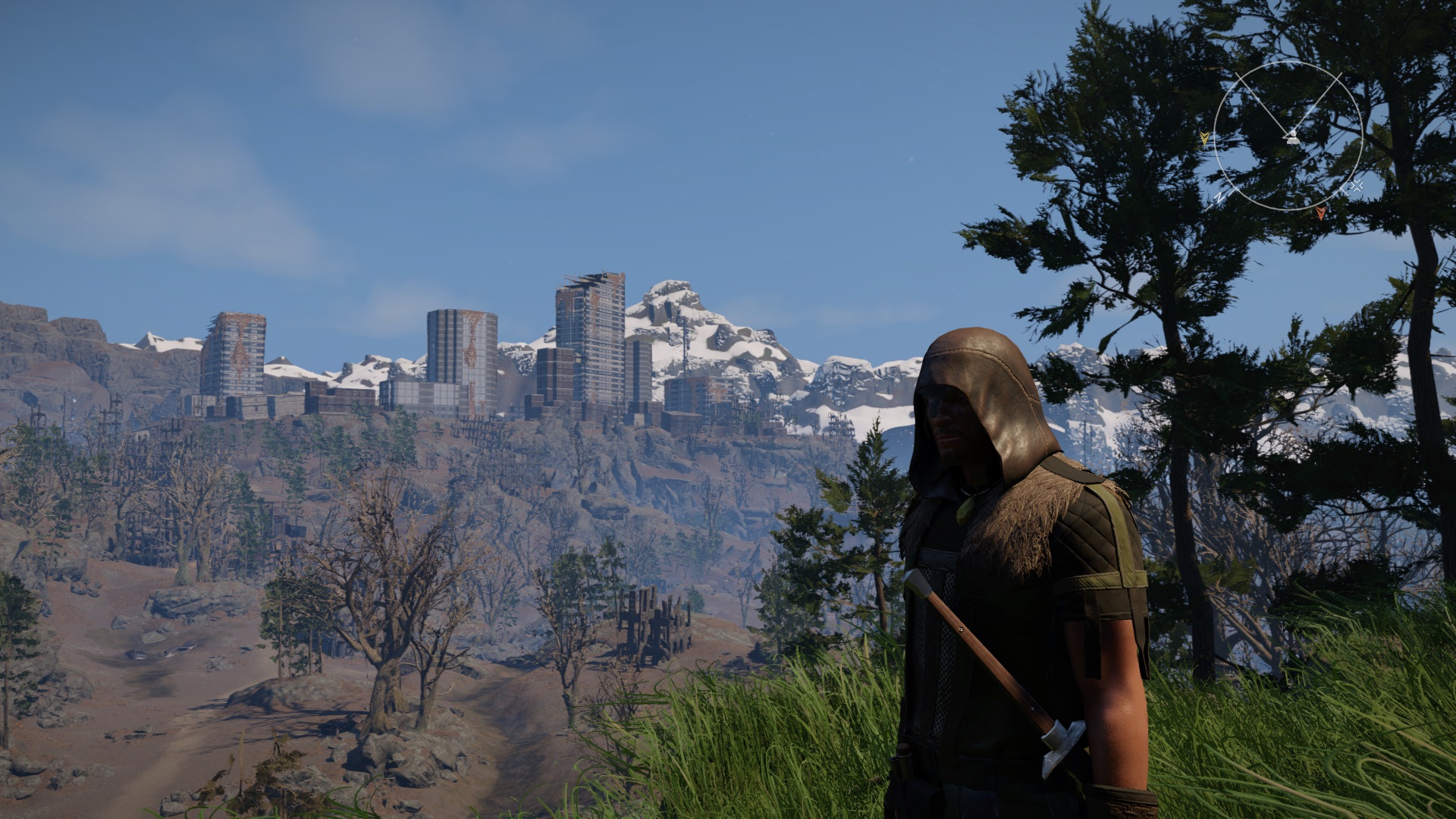The width and height of the screenshot is (1456, 819).
Task: Click the circular compass radar
Action: (1288, 136)
